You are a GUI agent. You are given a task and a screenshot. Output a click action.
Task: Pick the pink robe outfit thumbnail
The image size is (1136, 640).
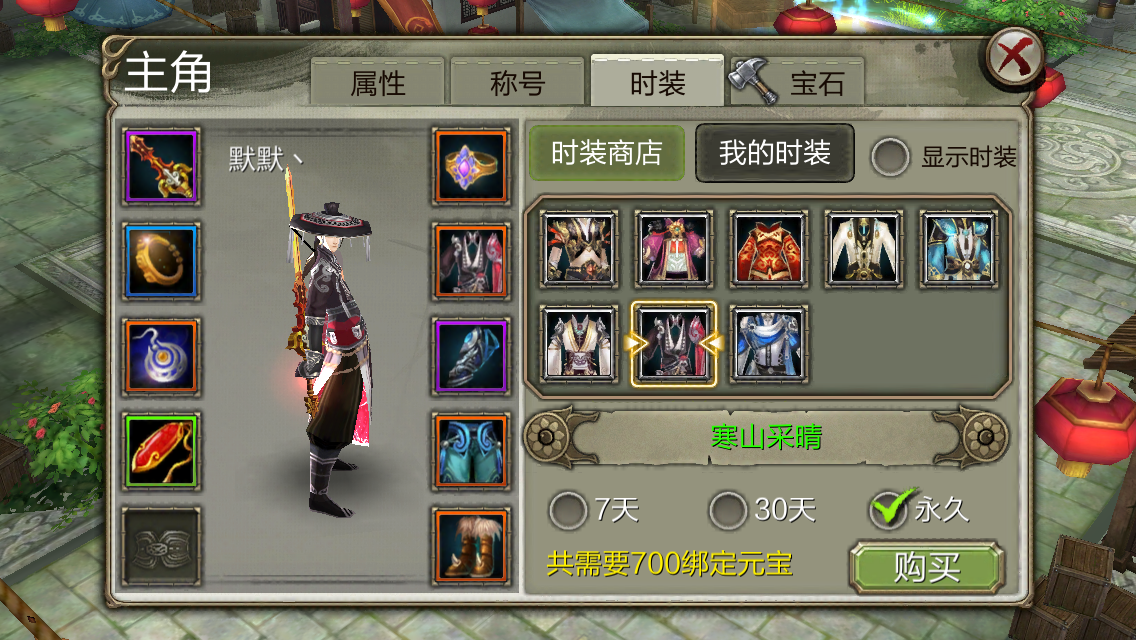pos(674,248)
